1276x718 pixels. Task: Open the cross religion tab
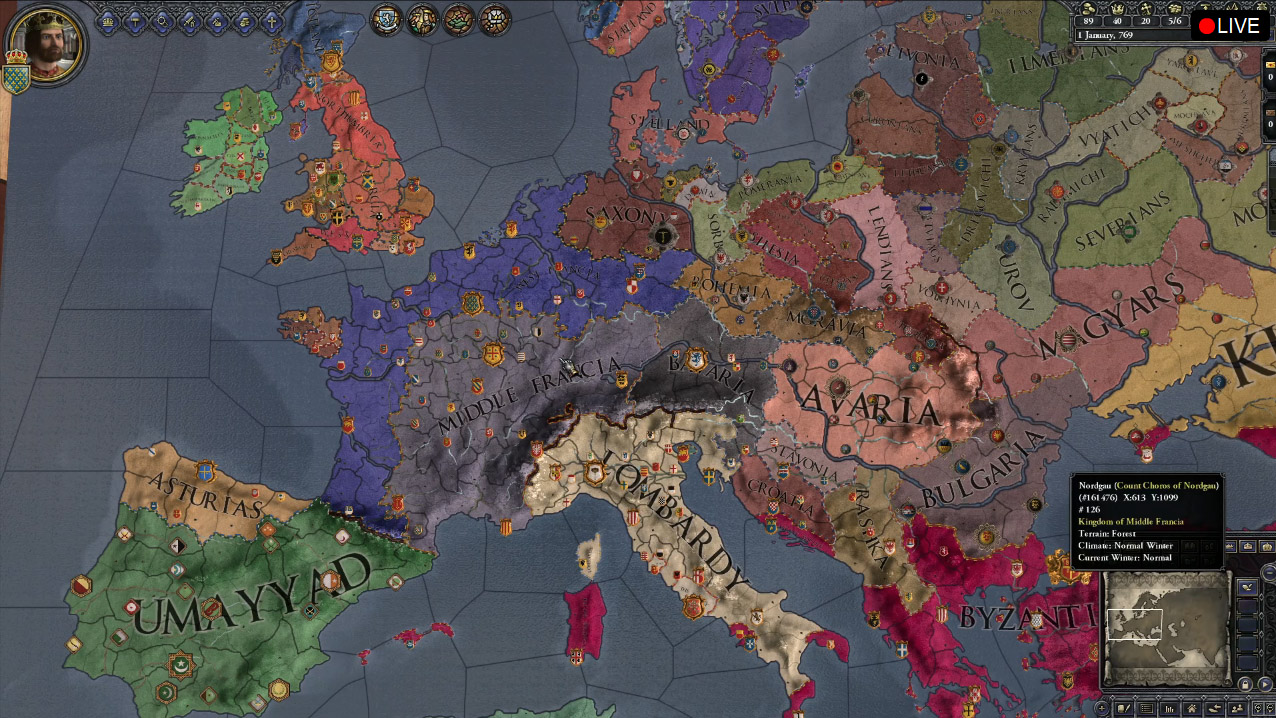[x=271, y=20]
